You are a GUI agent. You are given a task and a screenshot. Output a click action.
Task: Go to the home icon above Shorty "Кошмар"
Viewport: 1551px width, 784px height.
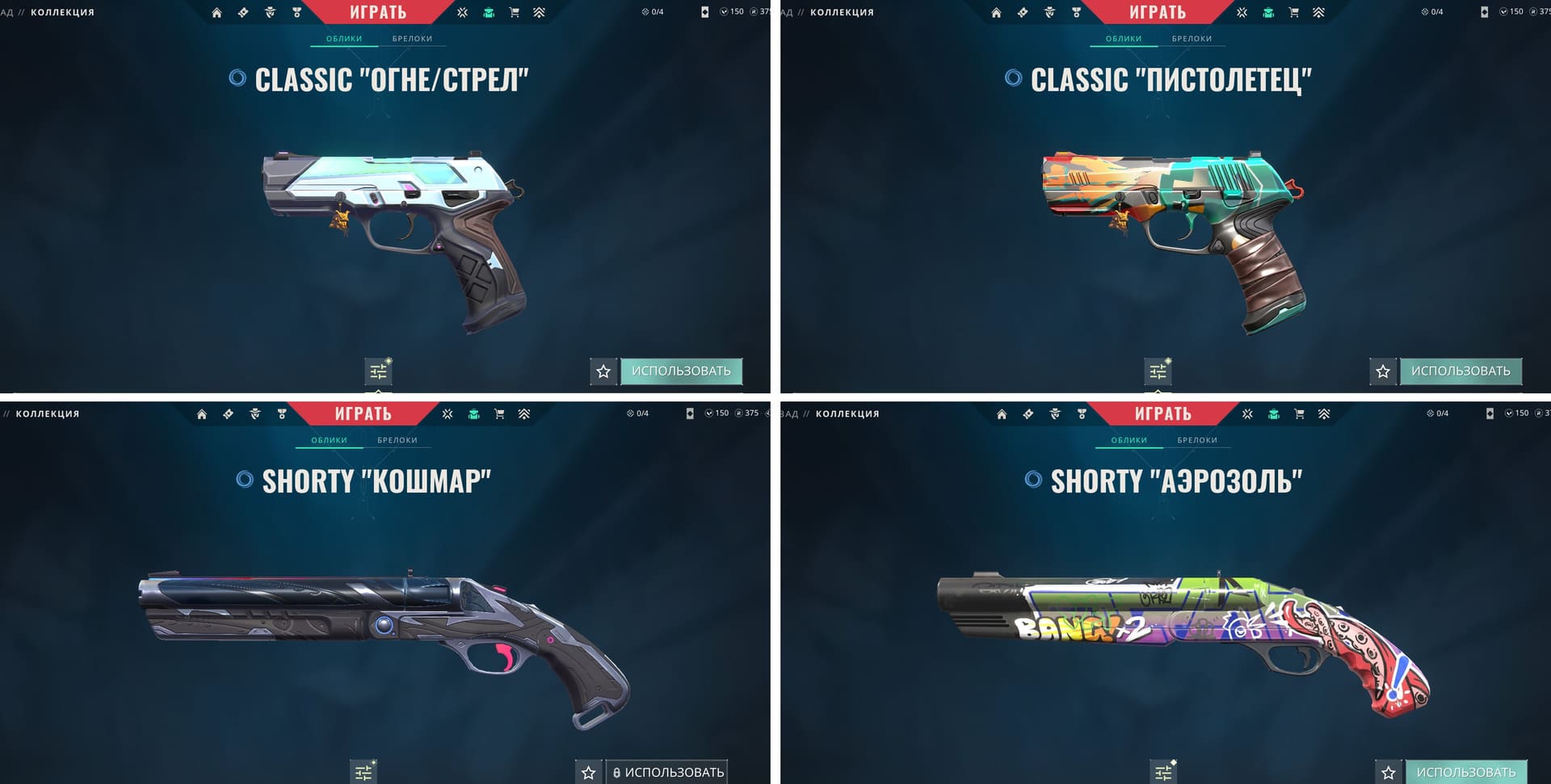tap(202, 414)
